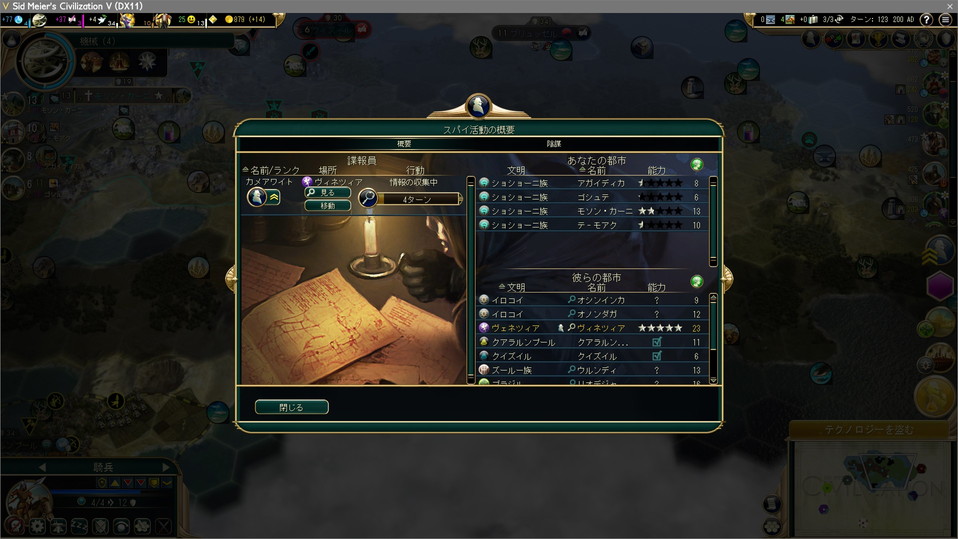
Task: Pick the オシンインカ Iroquois city row
Action: coord(595,300)
